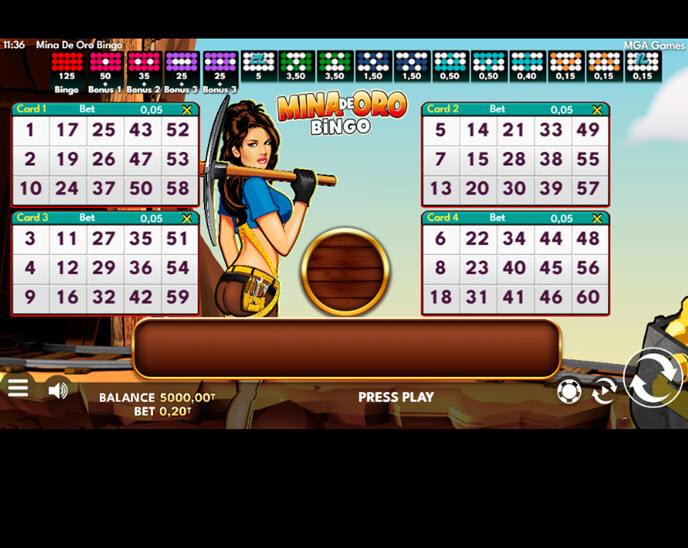Close Card 3 with its X
The height and width of the screenshot is (548, 688).
(187, 218)
